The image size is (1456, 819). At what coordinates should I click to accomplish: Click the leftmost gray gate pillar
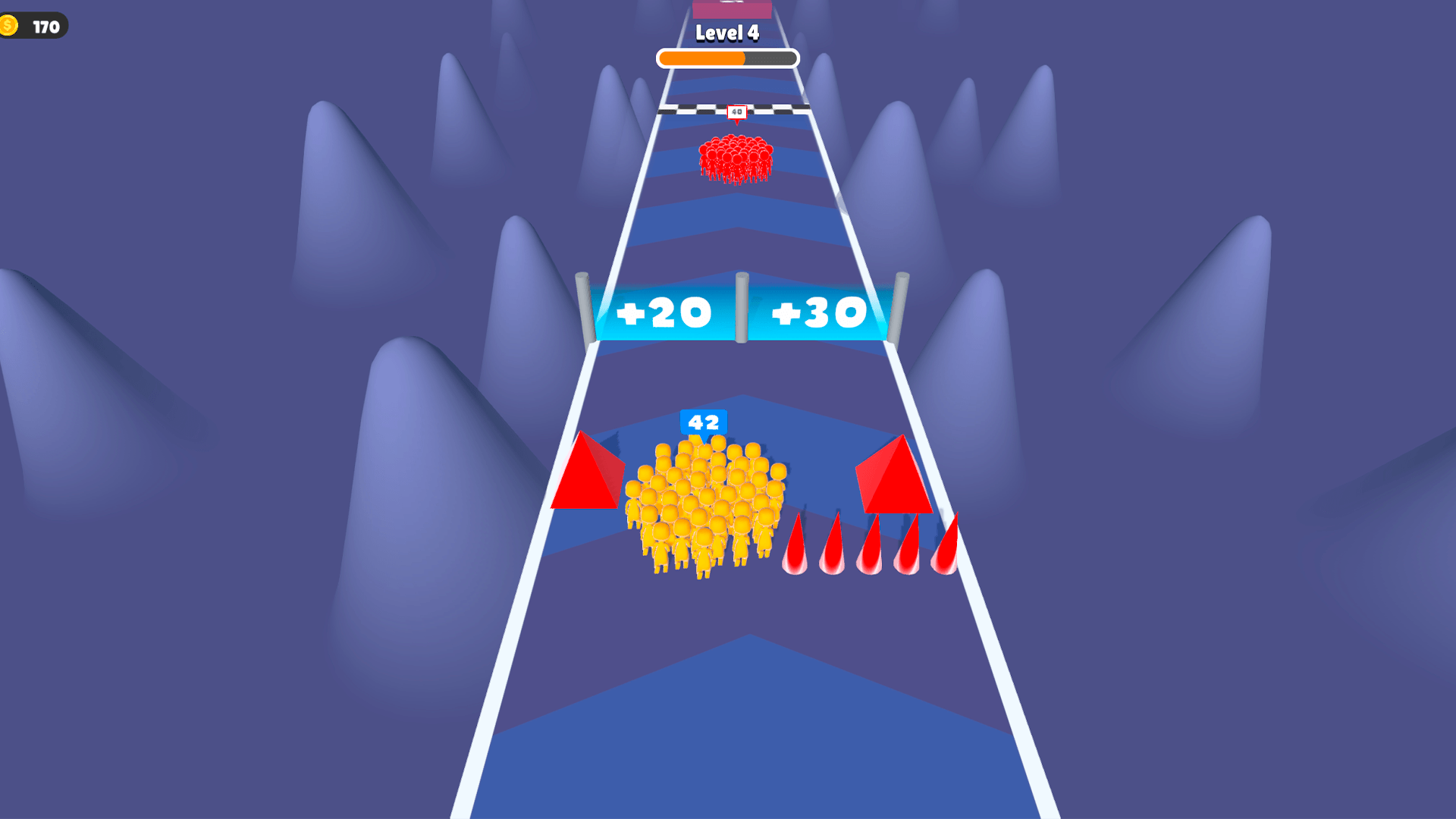pos(582,307)
